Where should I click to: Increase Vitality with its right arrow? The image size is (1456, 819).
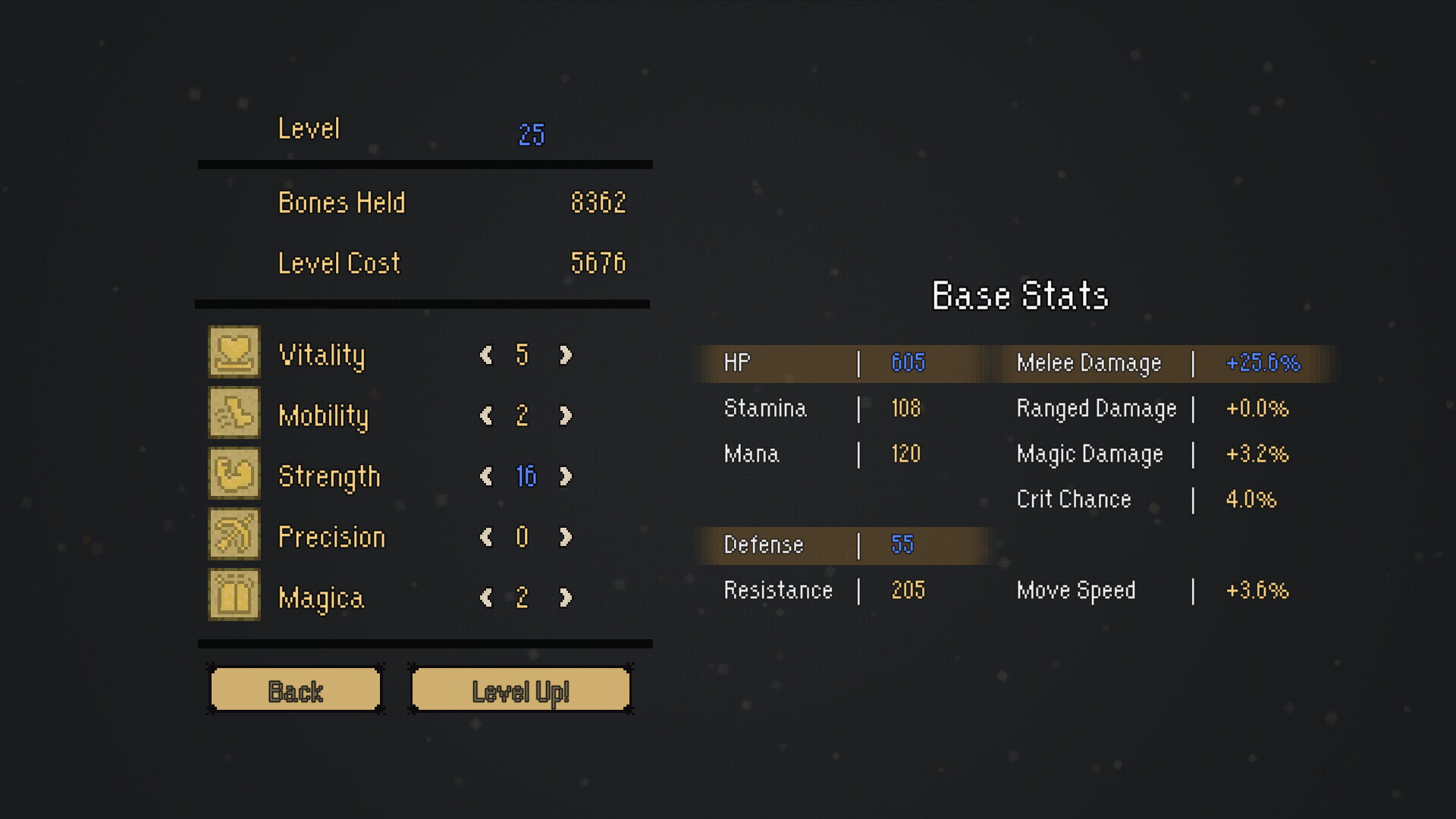point(566,355)
